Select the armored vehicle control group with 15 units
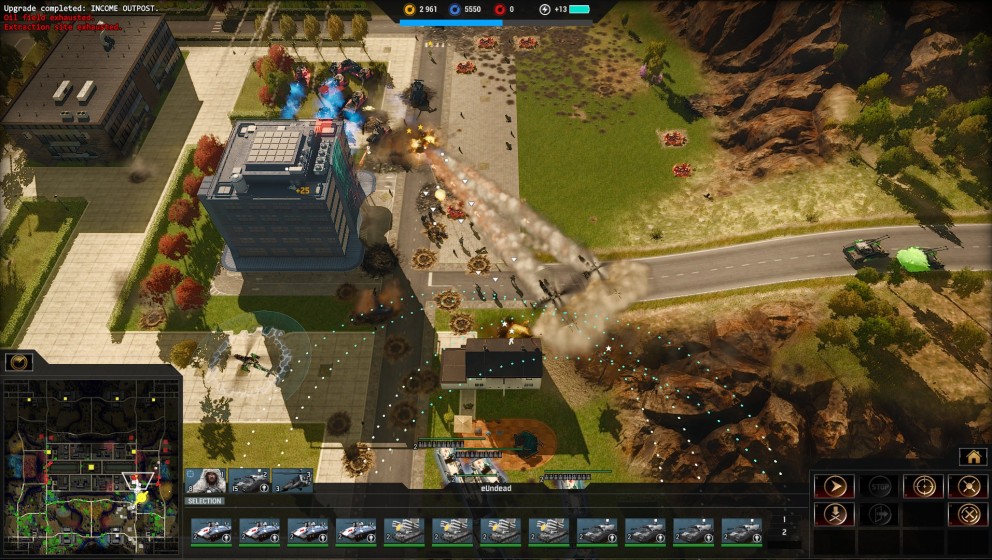 [249, 481]
